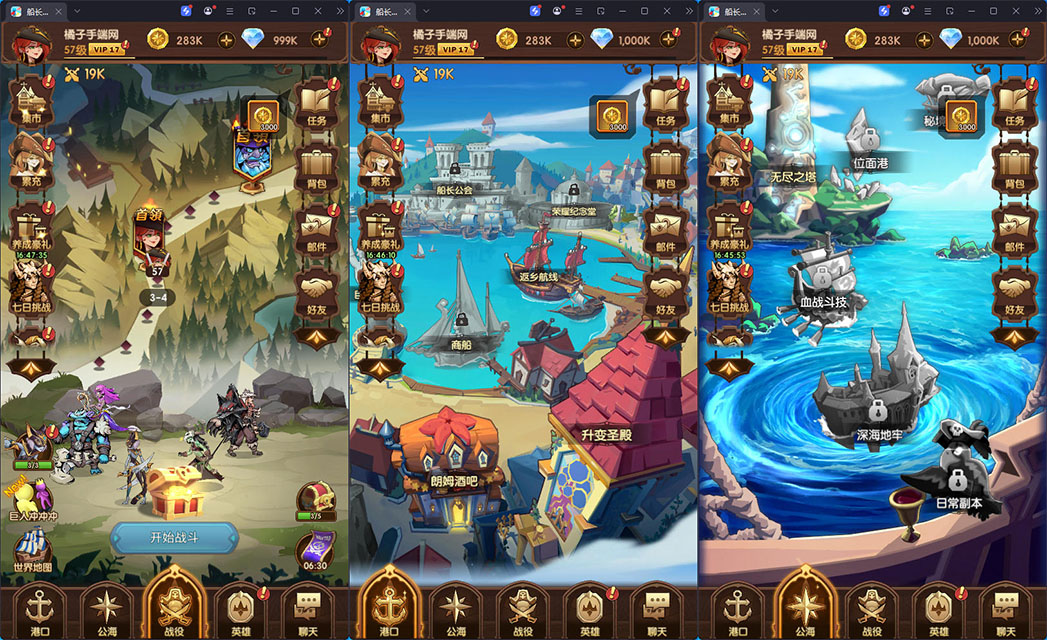
Task: Start the battle with 开始战斗
Action: tap(174, 537)
